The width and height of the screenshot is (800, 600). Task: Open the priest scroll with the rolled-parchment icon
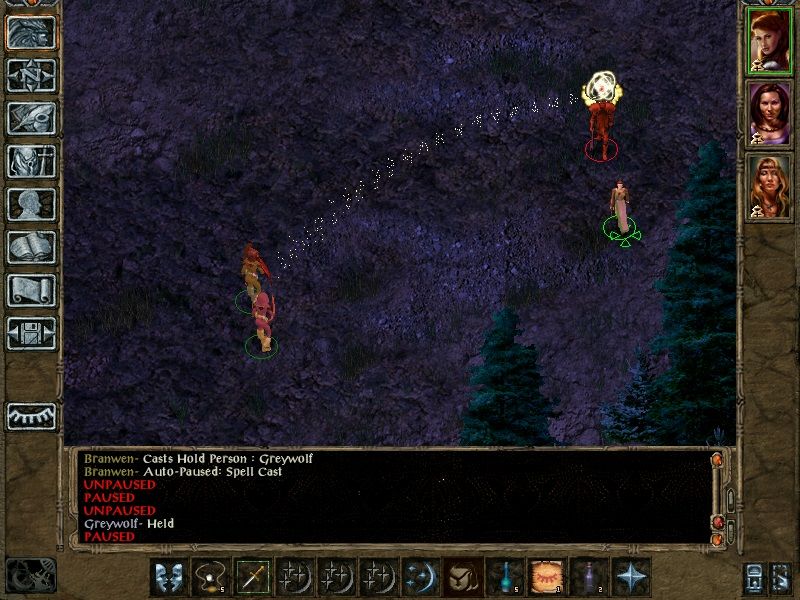pos(31,290)
